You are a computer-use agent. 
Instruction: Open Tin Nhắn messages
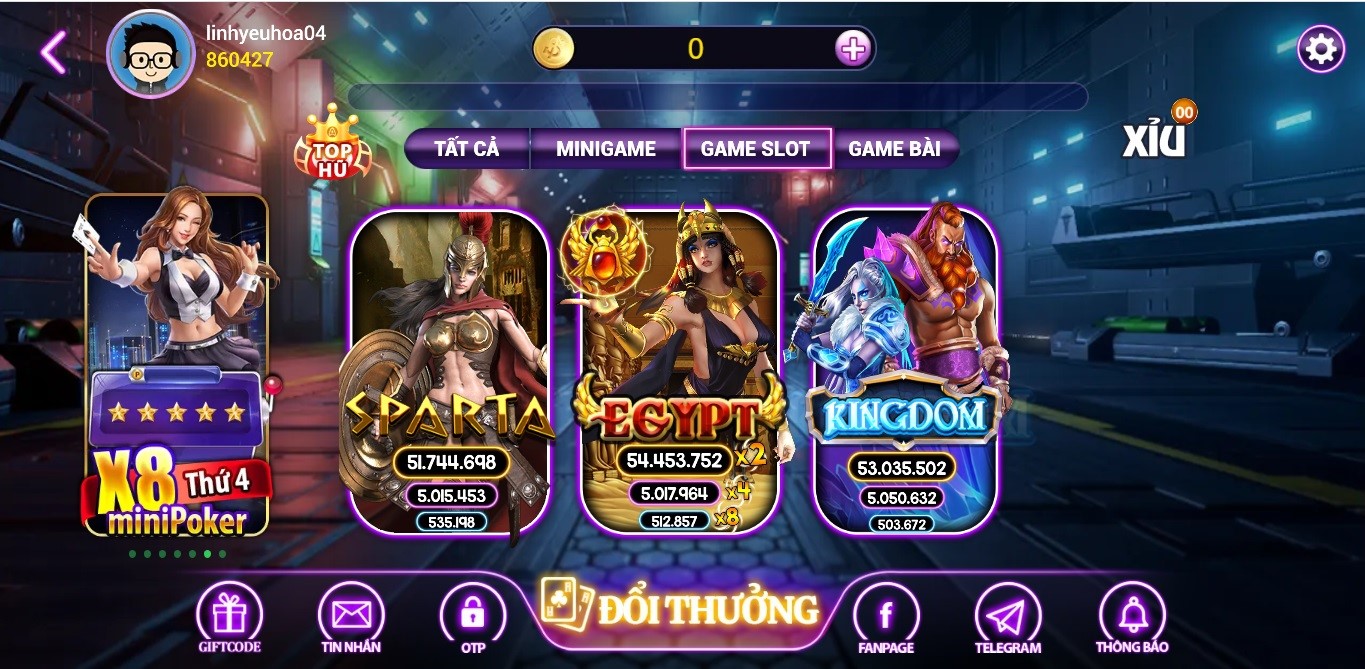pyautogui.click(x=351, y=617)
